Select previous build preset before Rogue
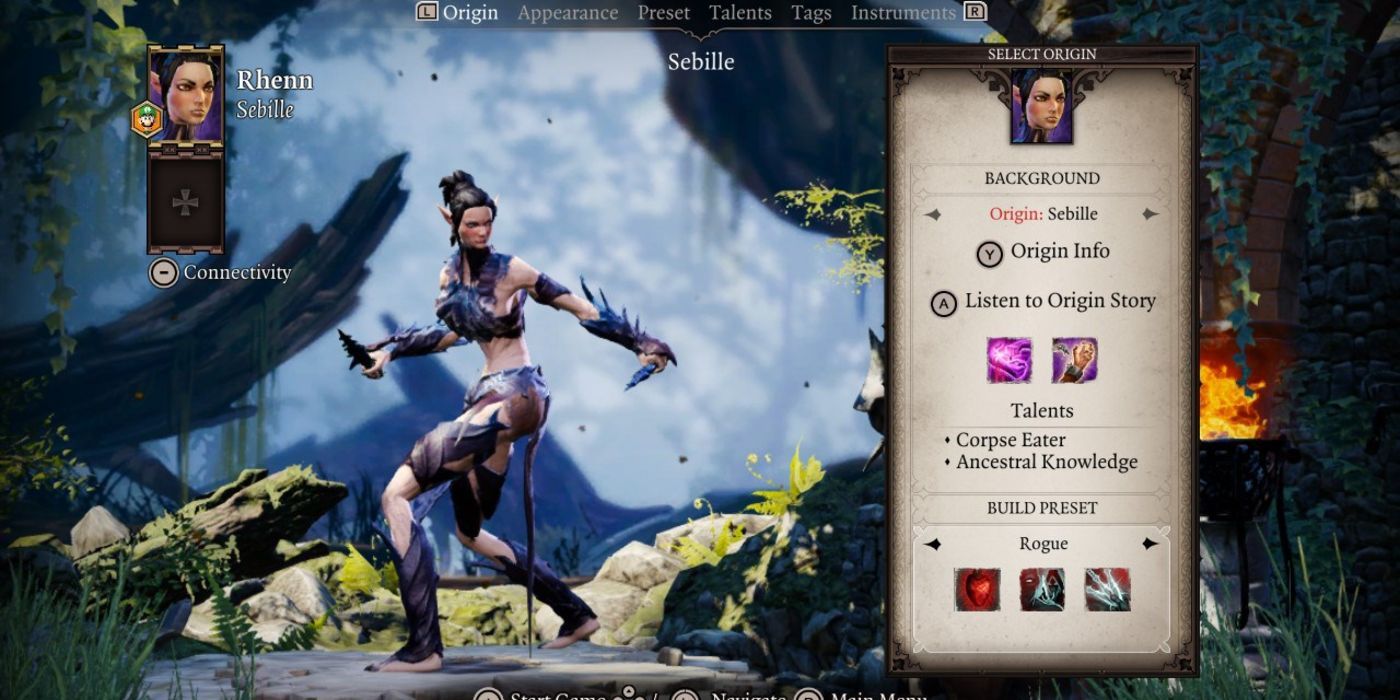 tap(932, 544)
